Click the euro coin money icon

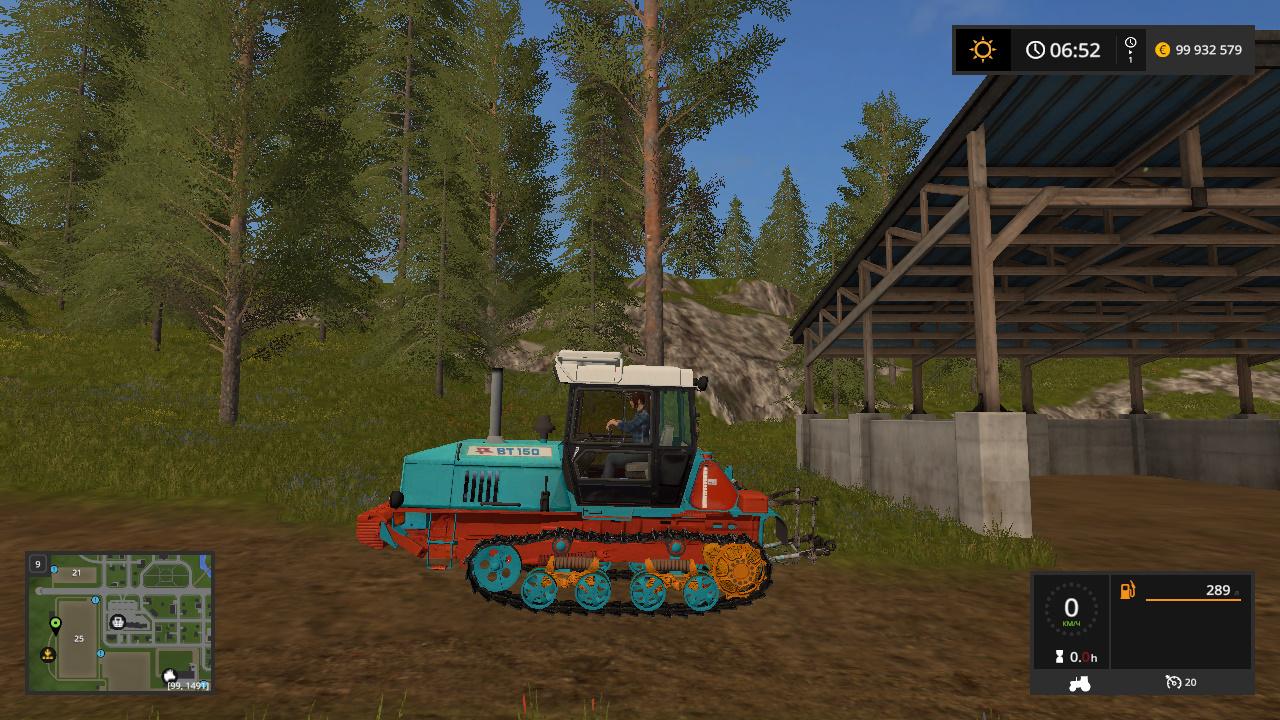click(1162, 50)
